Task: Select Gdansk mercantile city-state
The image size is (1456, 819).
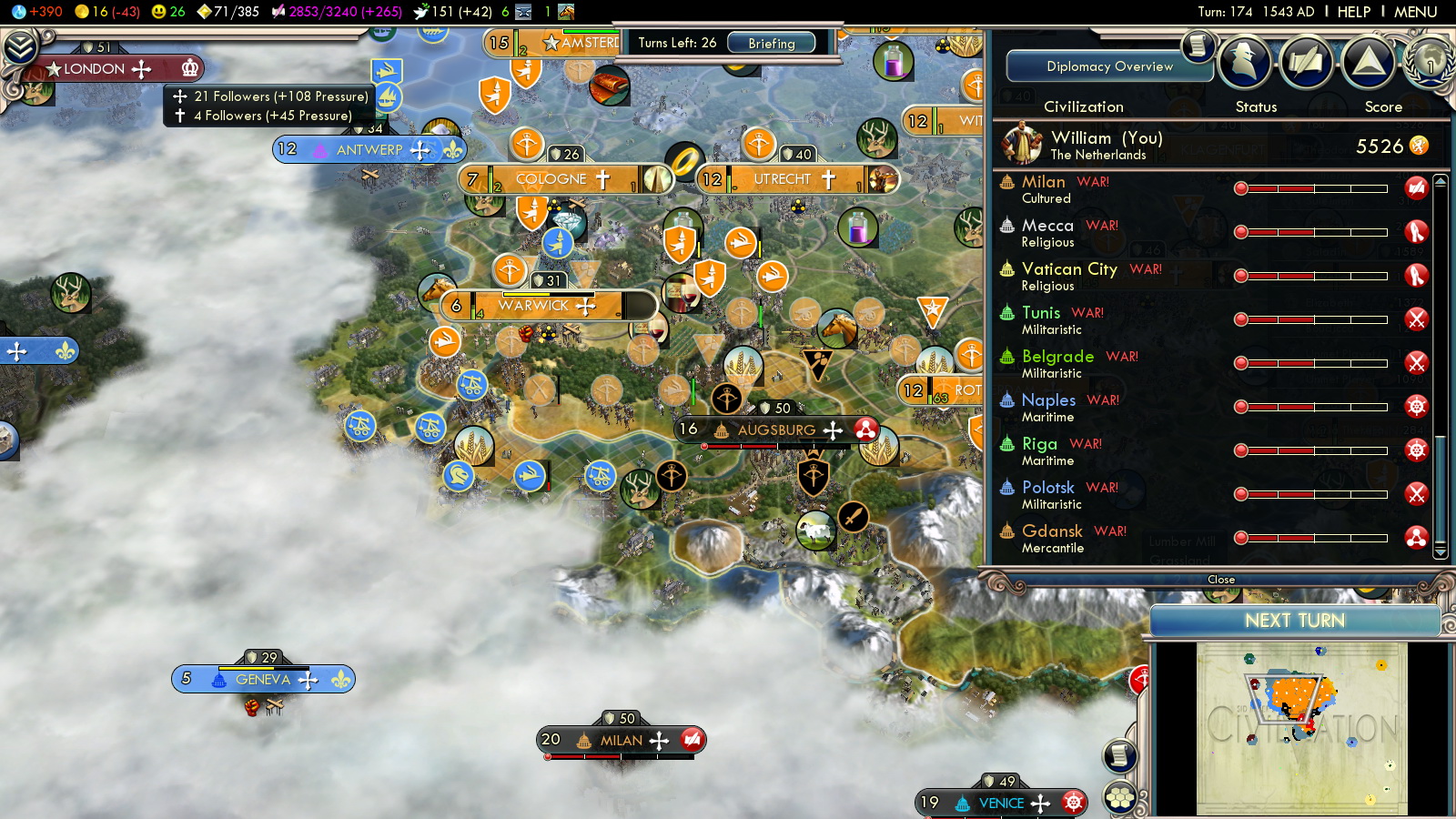Action: point(1052,531)
